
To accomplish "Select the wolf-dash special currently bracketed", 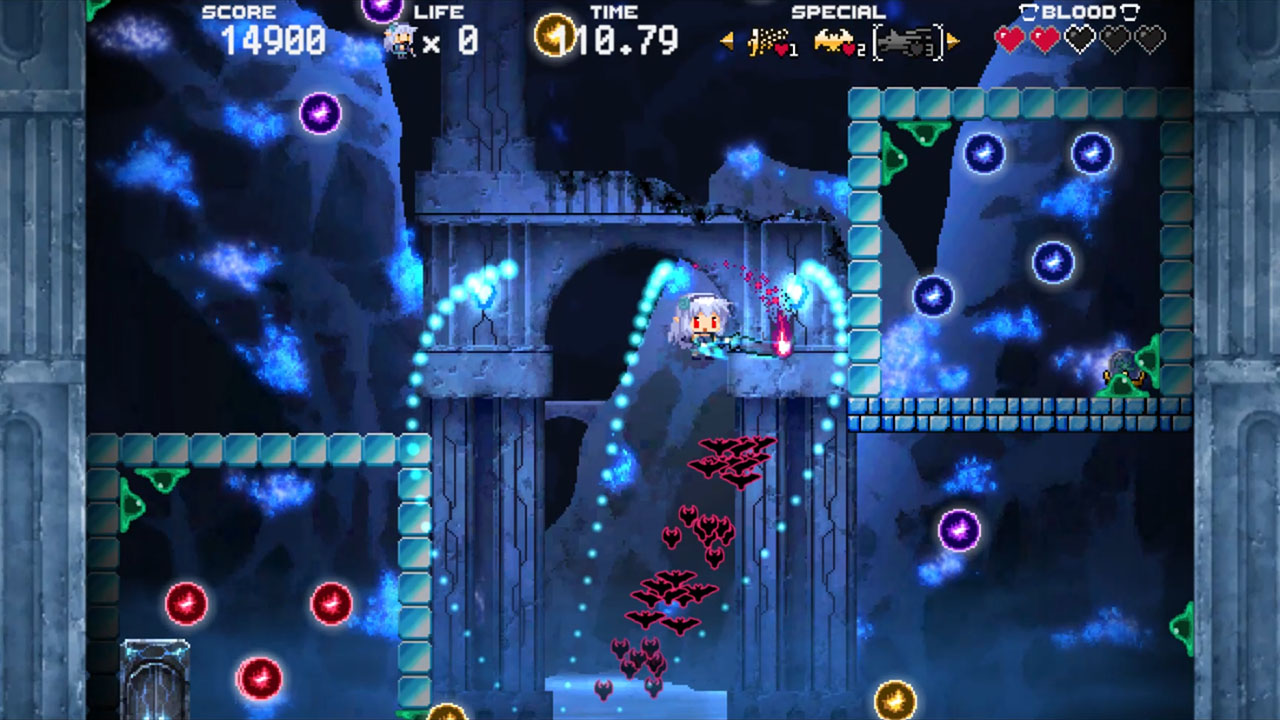I will pos(906,40).
